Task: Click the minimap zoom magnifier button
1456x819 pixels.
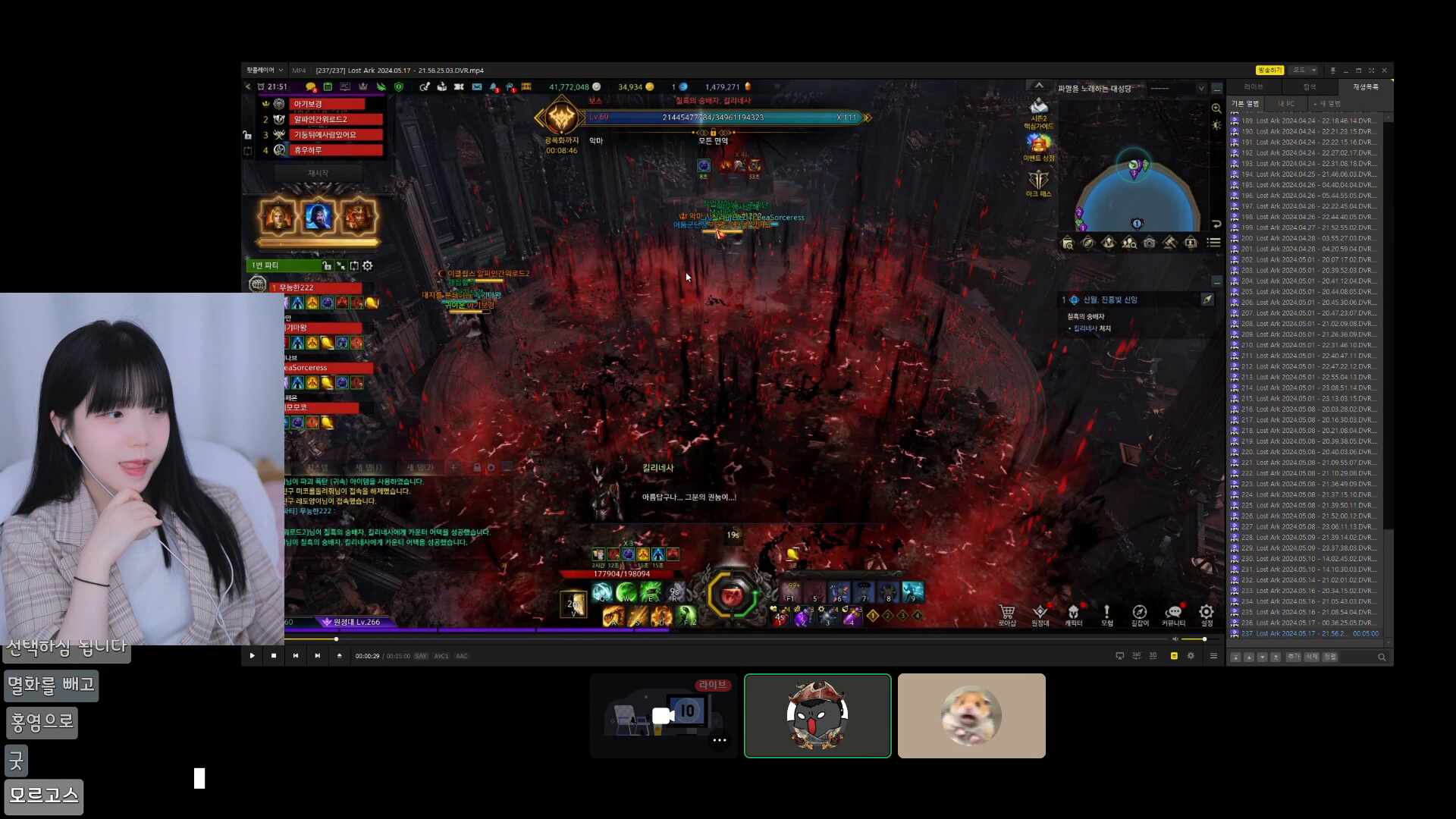Action: coord(1216,108)
